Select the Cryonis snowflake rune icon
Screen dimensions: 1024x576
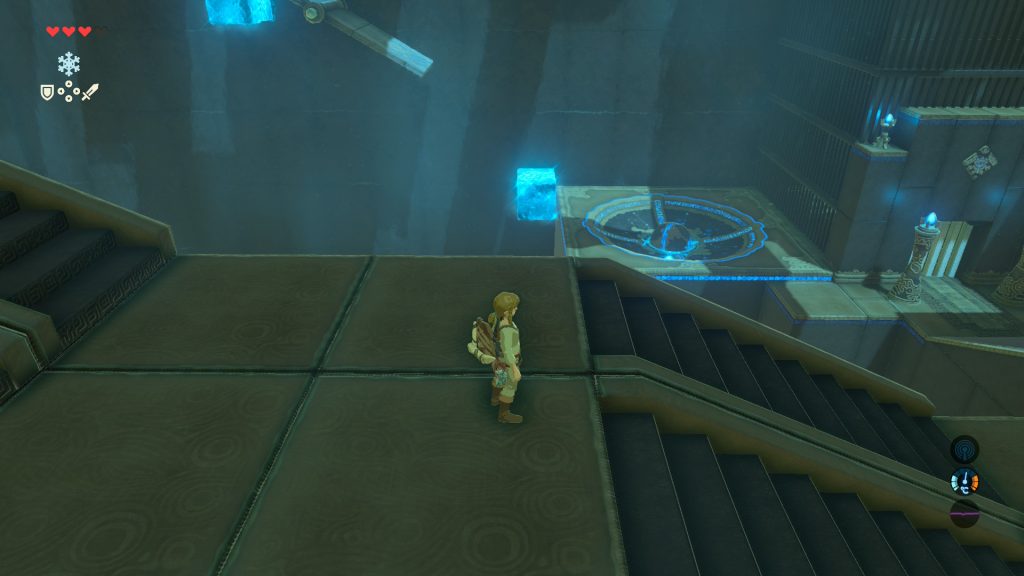tap(68, 65)
